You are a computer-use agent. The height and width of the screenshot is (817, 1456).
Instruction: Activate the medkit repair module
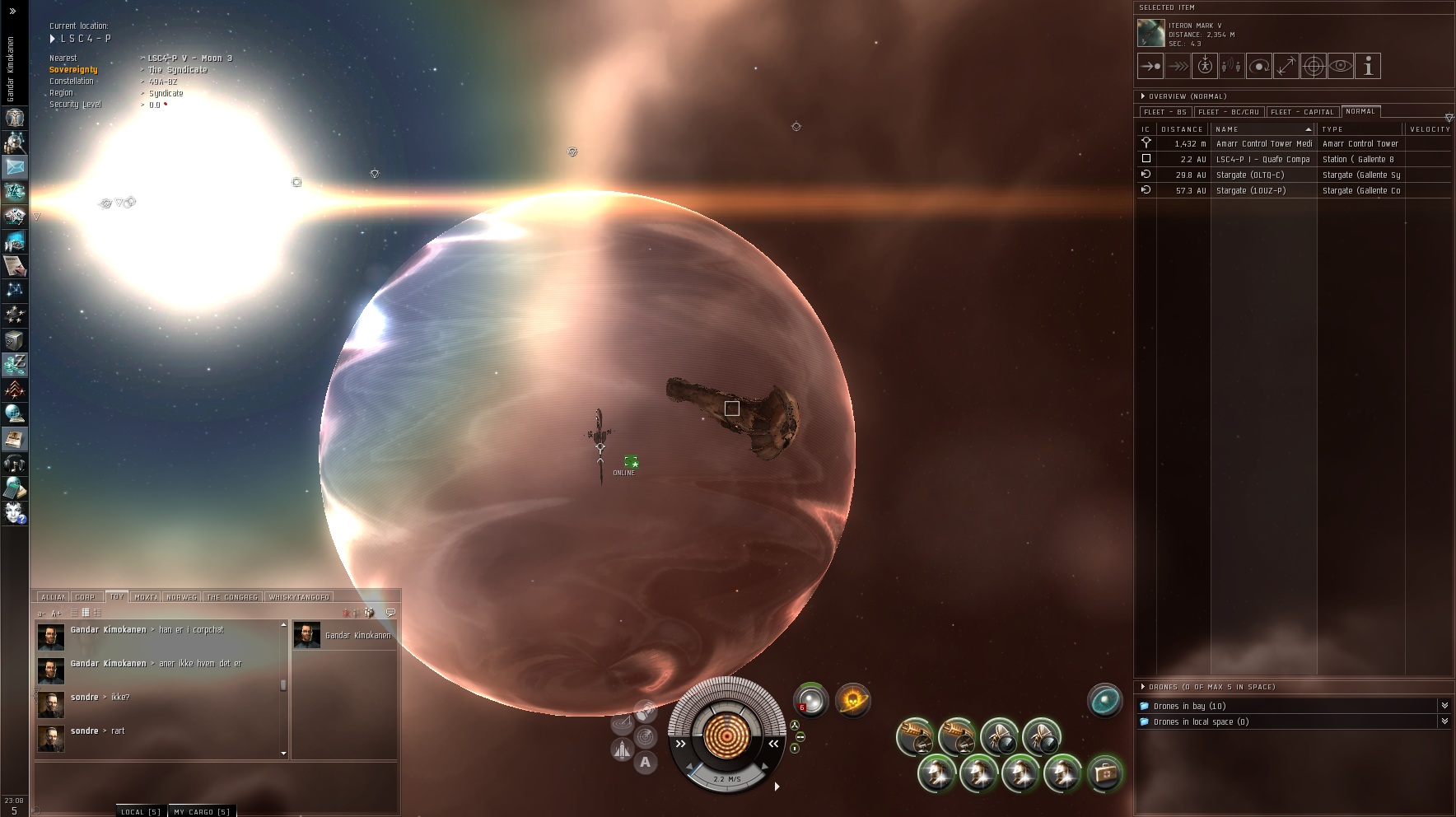click(1105, 773)
